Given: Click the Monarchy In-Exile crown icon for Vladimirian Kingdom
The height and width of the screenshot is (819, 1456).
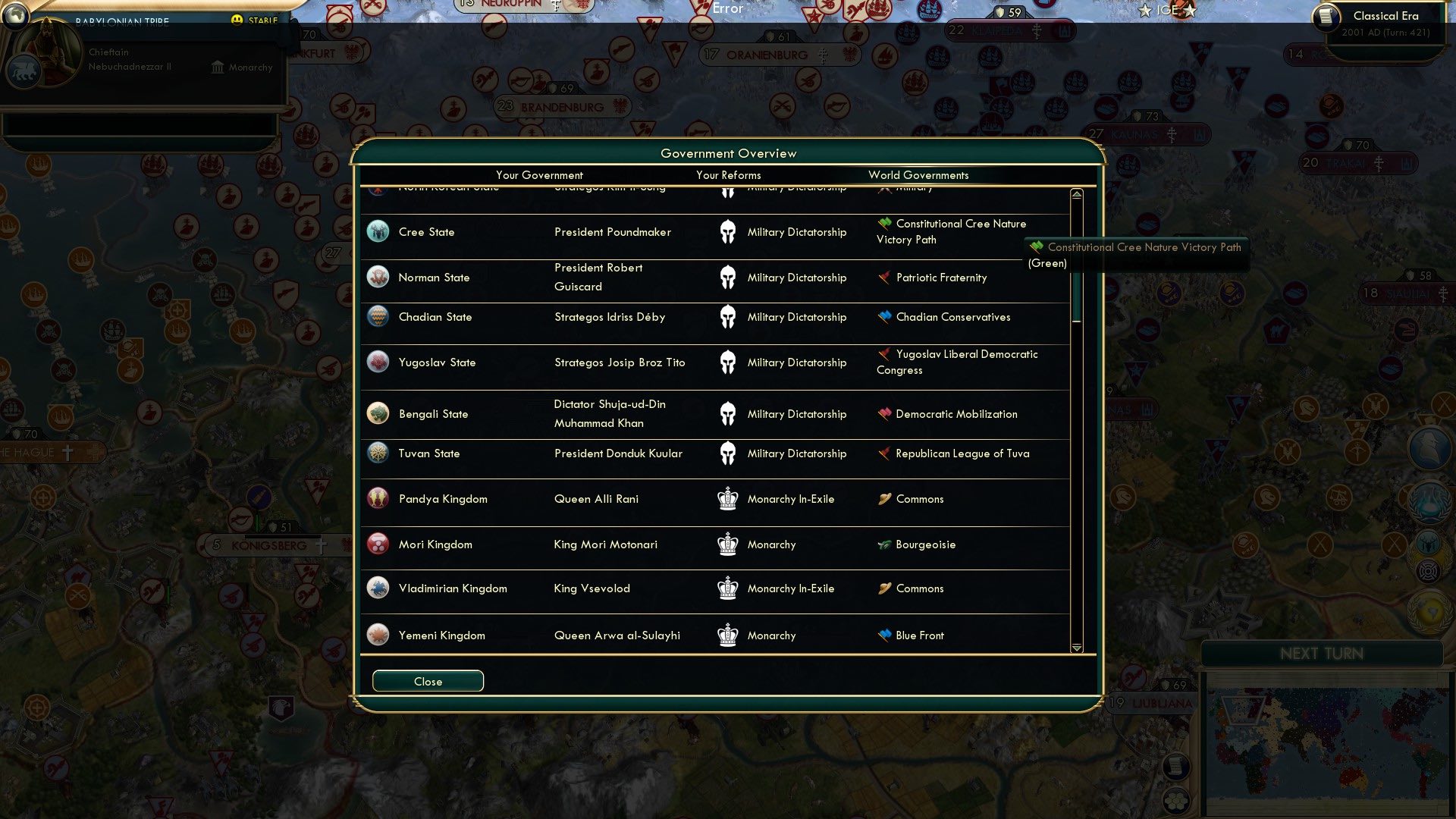Looking at the screenshot, I should click(x=727, y=588).
